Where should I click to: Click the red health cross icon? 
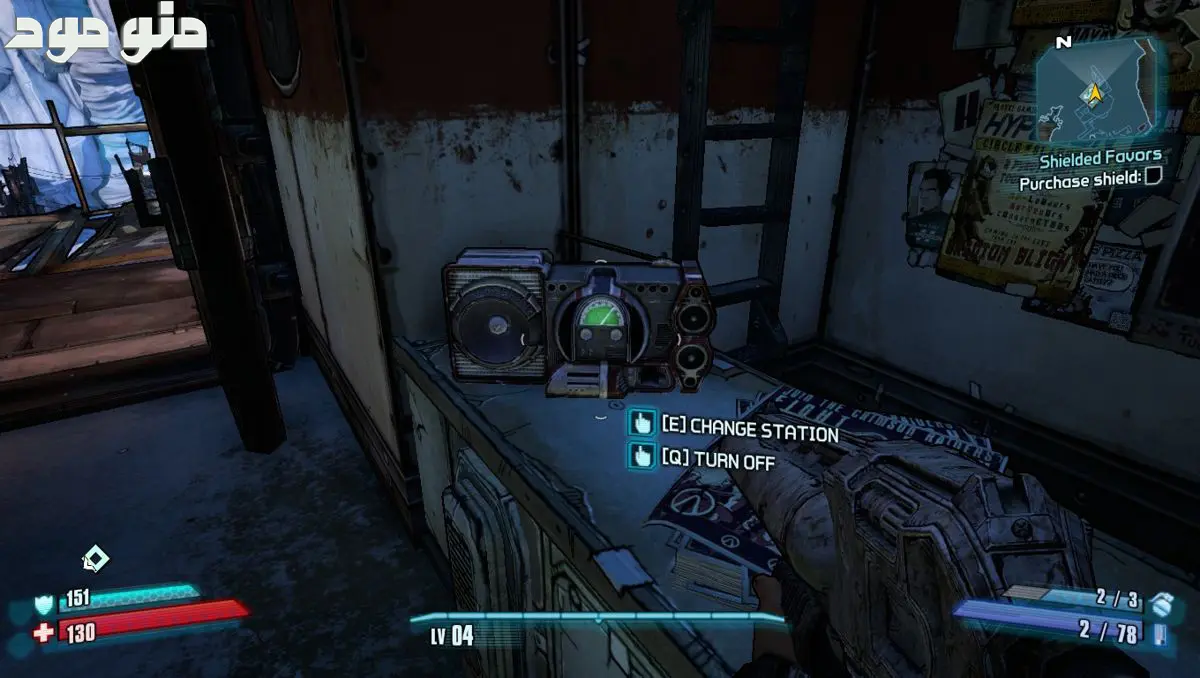click(44, 633)
